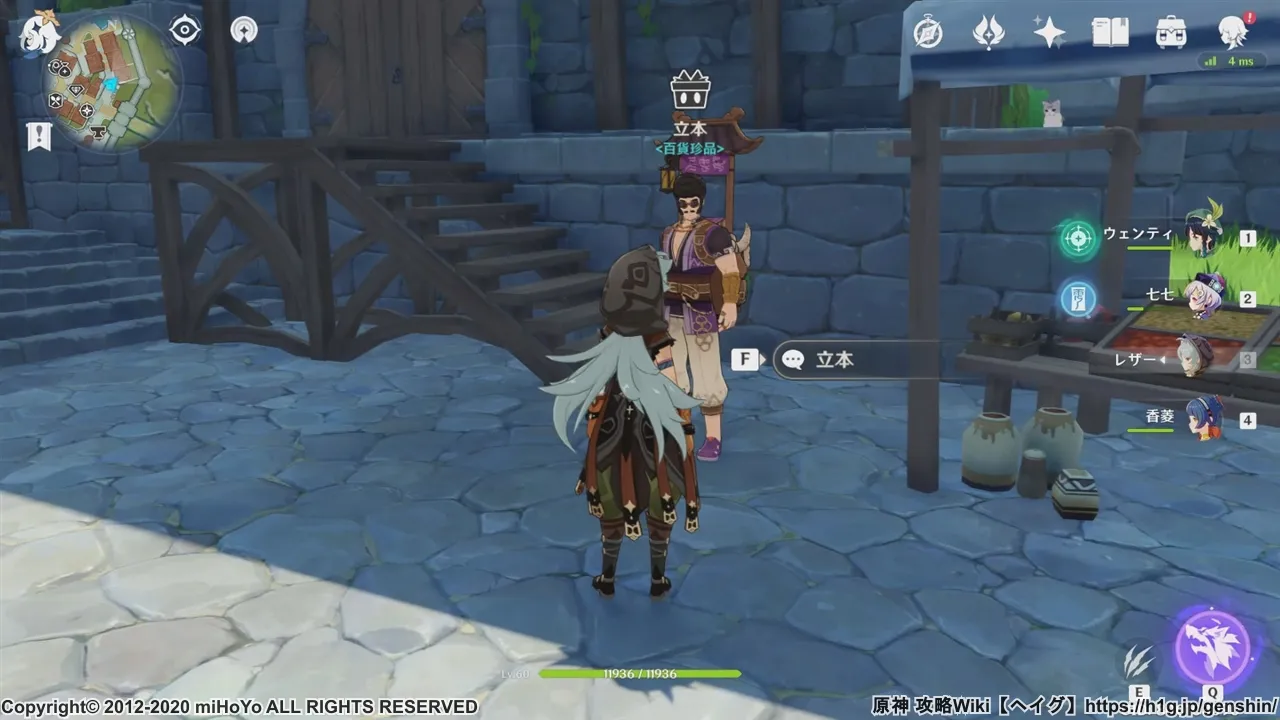
Task: Click the winged emblem icon in the top bar
Action: point(988,33)
